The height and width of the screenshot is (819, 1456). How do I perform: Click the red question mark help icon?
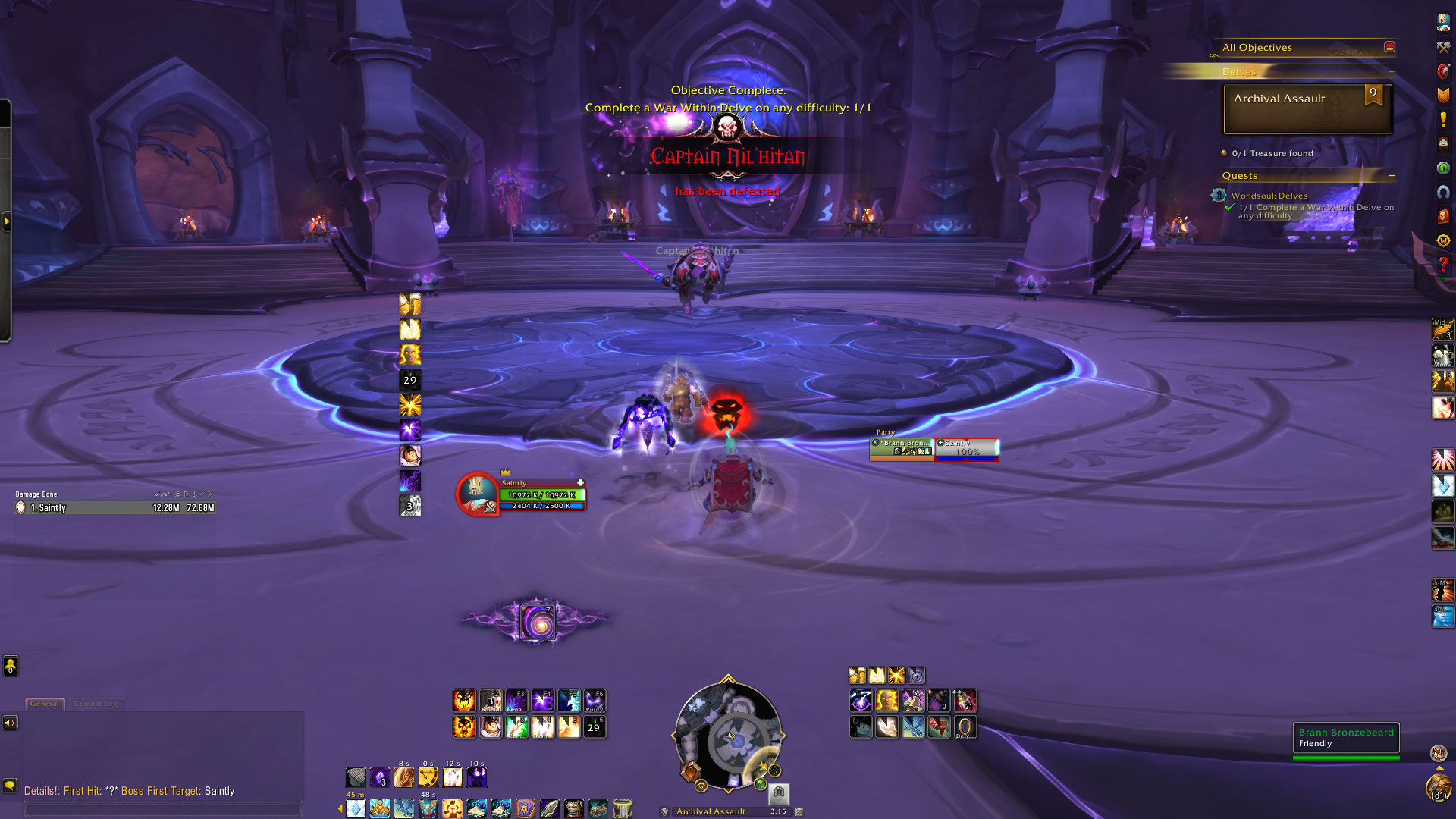point(1443,265)
